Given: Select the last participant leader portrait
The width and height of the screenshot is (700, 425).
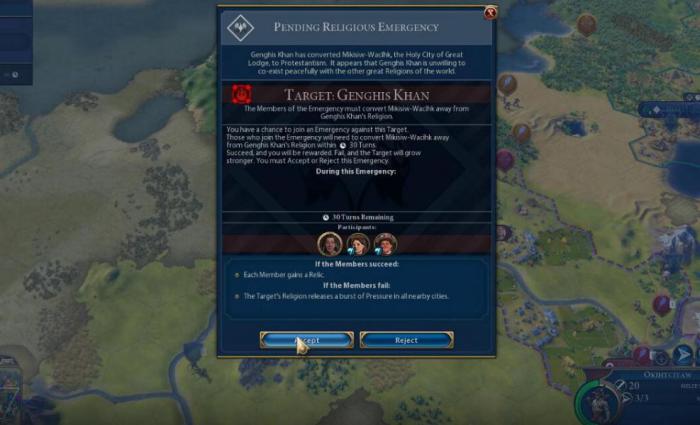Looking at the screenshot, I should (385, 243).
